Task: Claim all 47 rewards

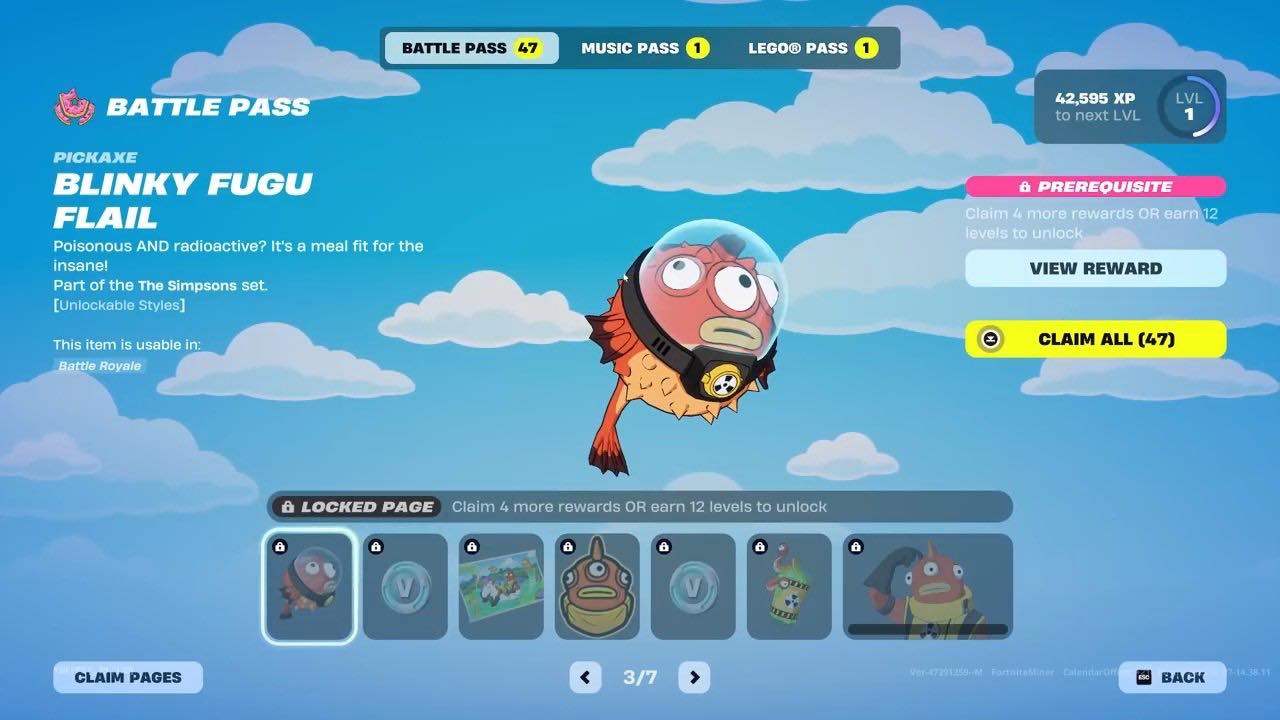Action: [x=1095, y=339]
